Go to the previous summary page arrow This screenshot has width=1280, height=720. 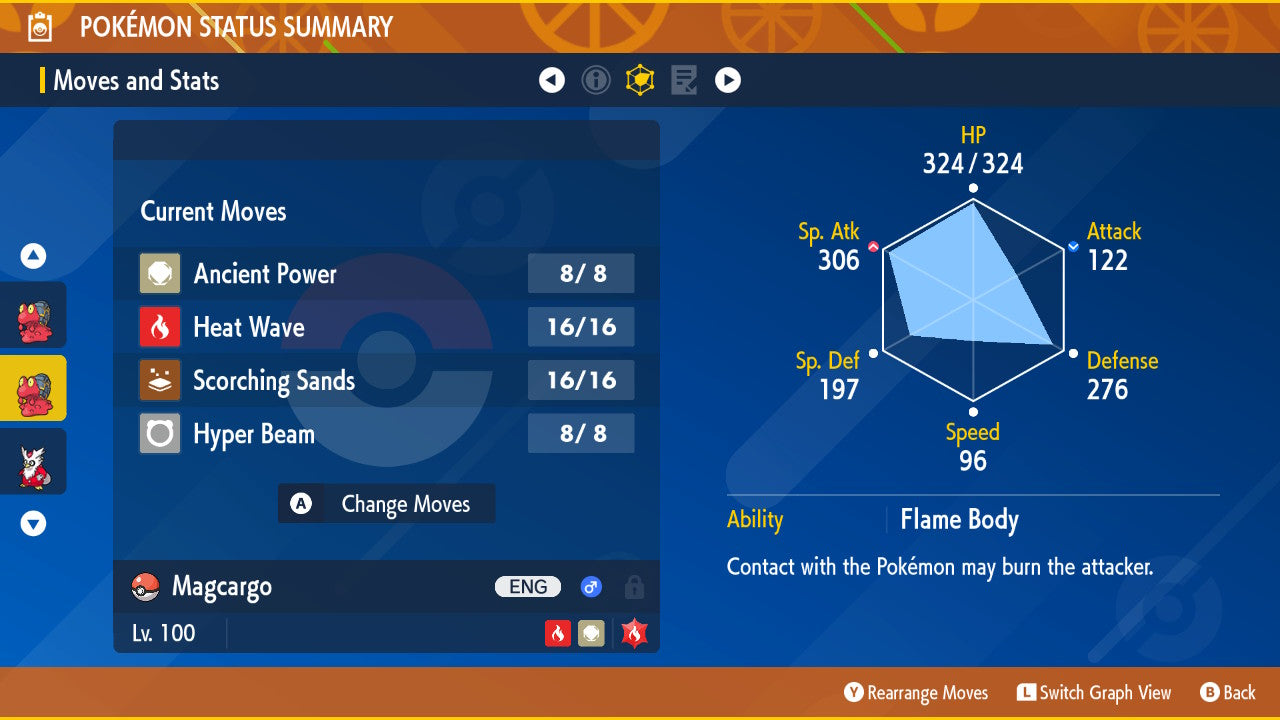click(x=552, y=80)
